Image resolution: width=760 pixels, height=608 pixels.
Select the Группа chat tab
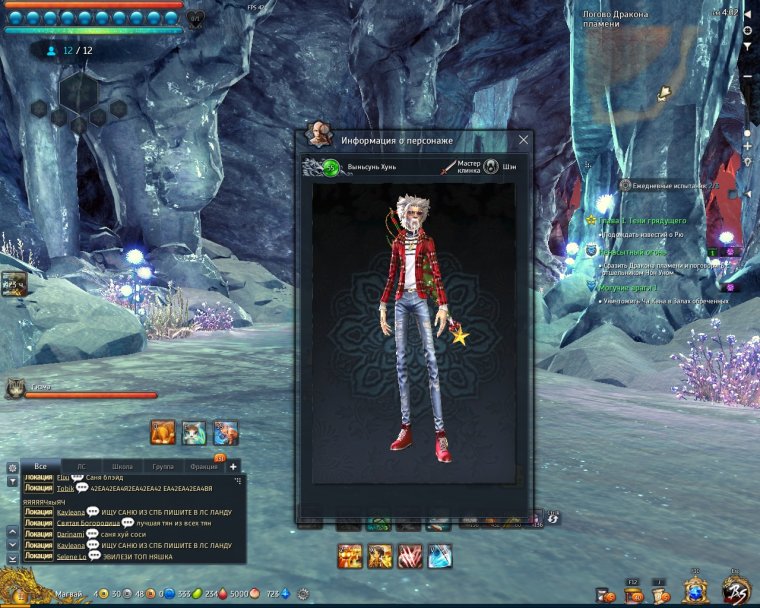[x=162, y=467]
